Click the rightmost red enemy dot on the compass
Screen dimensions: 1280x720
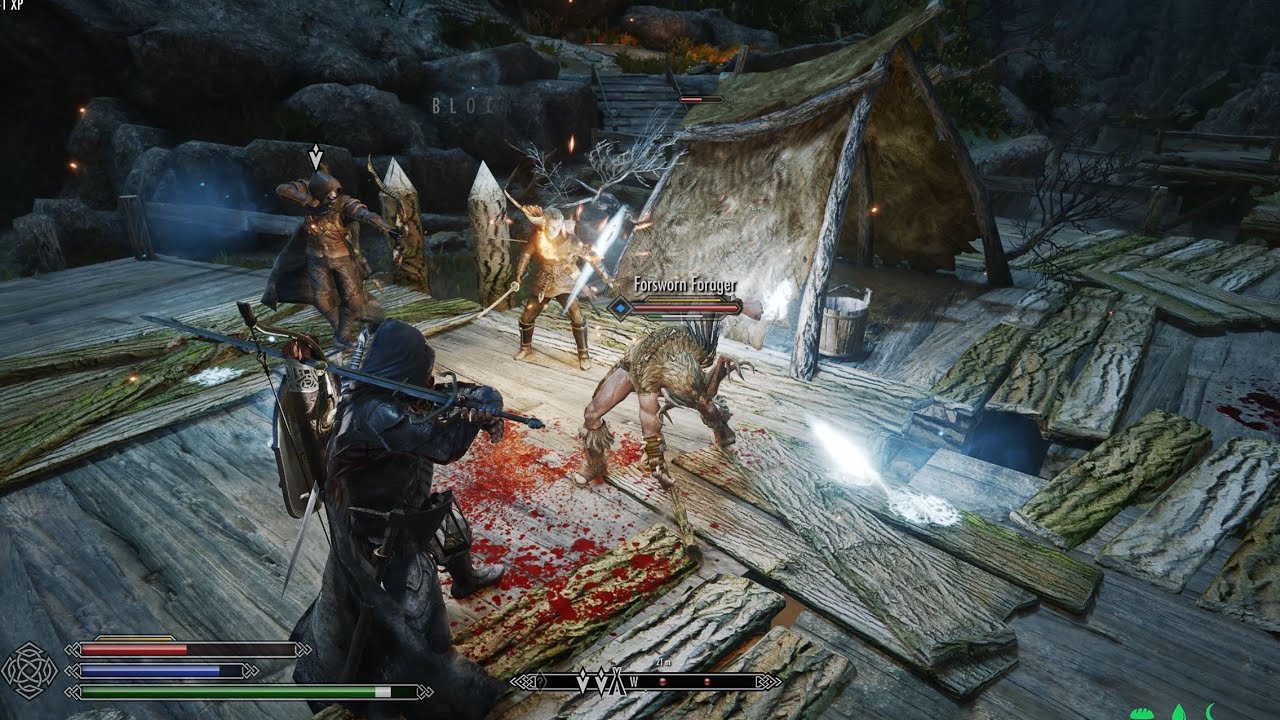coord(707,682)
